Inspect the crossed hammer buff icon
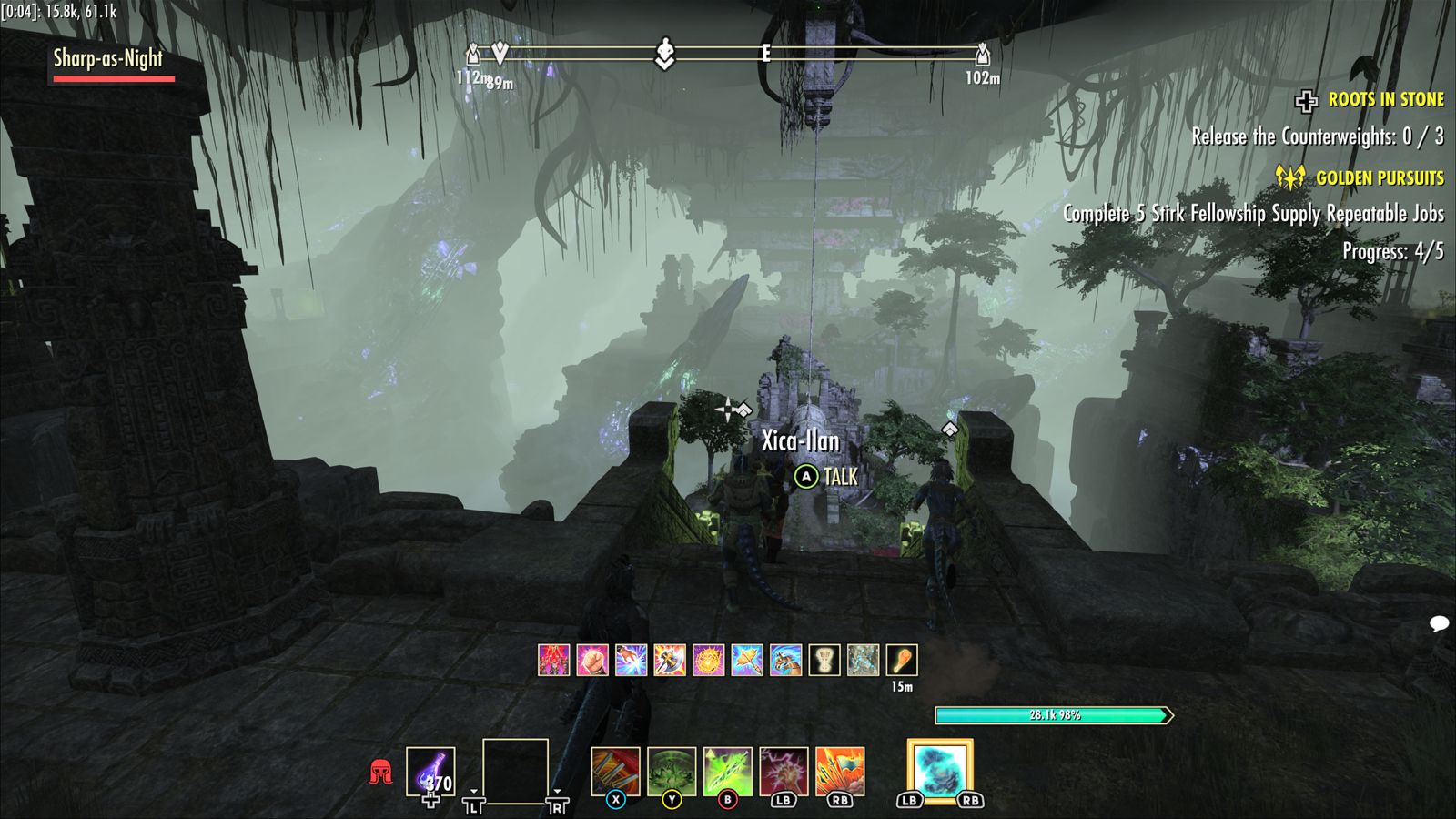 747,660
